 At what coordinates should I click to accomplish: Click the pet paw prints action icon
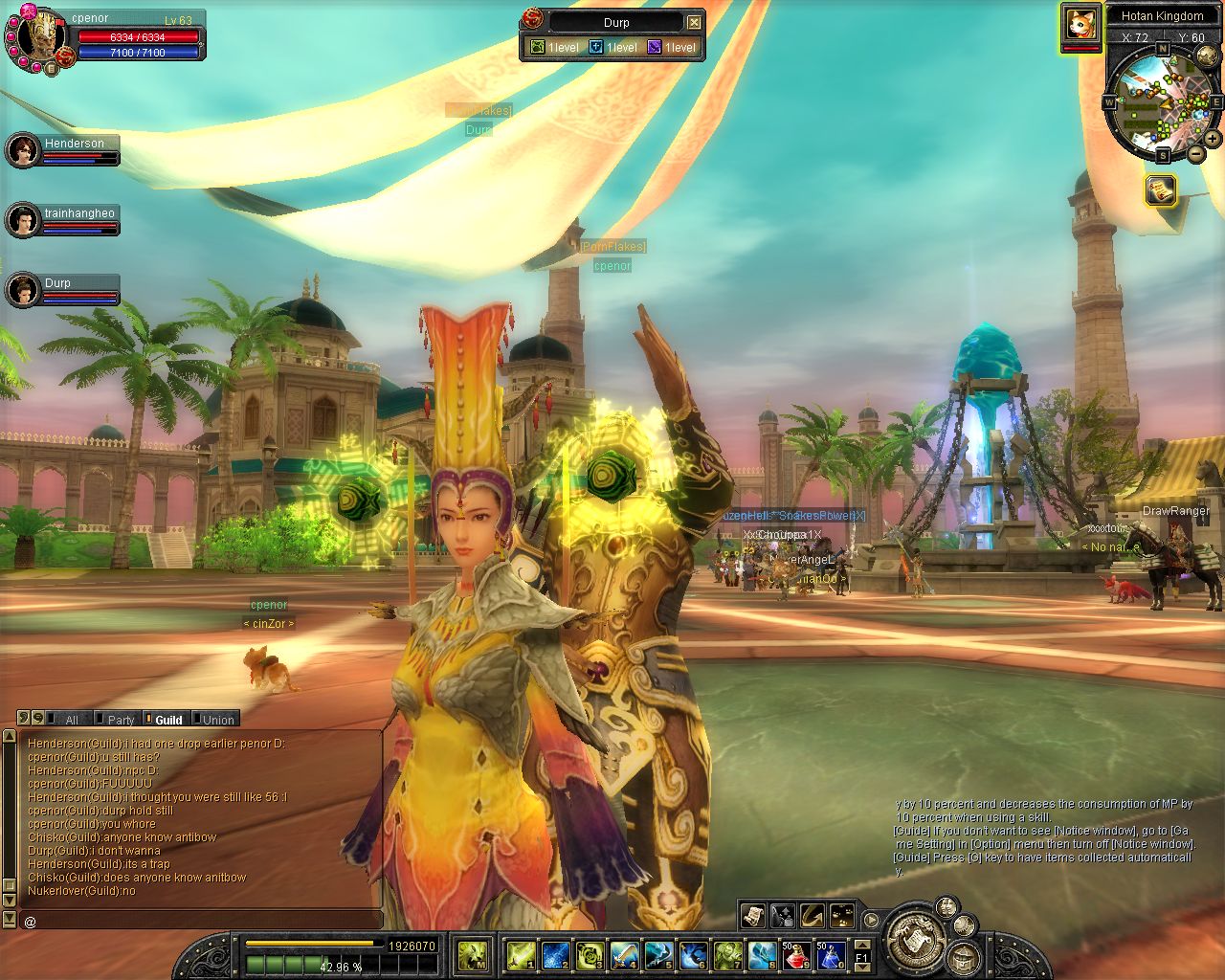tap(842, 916)
